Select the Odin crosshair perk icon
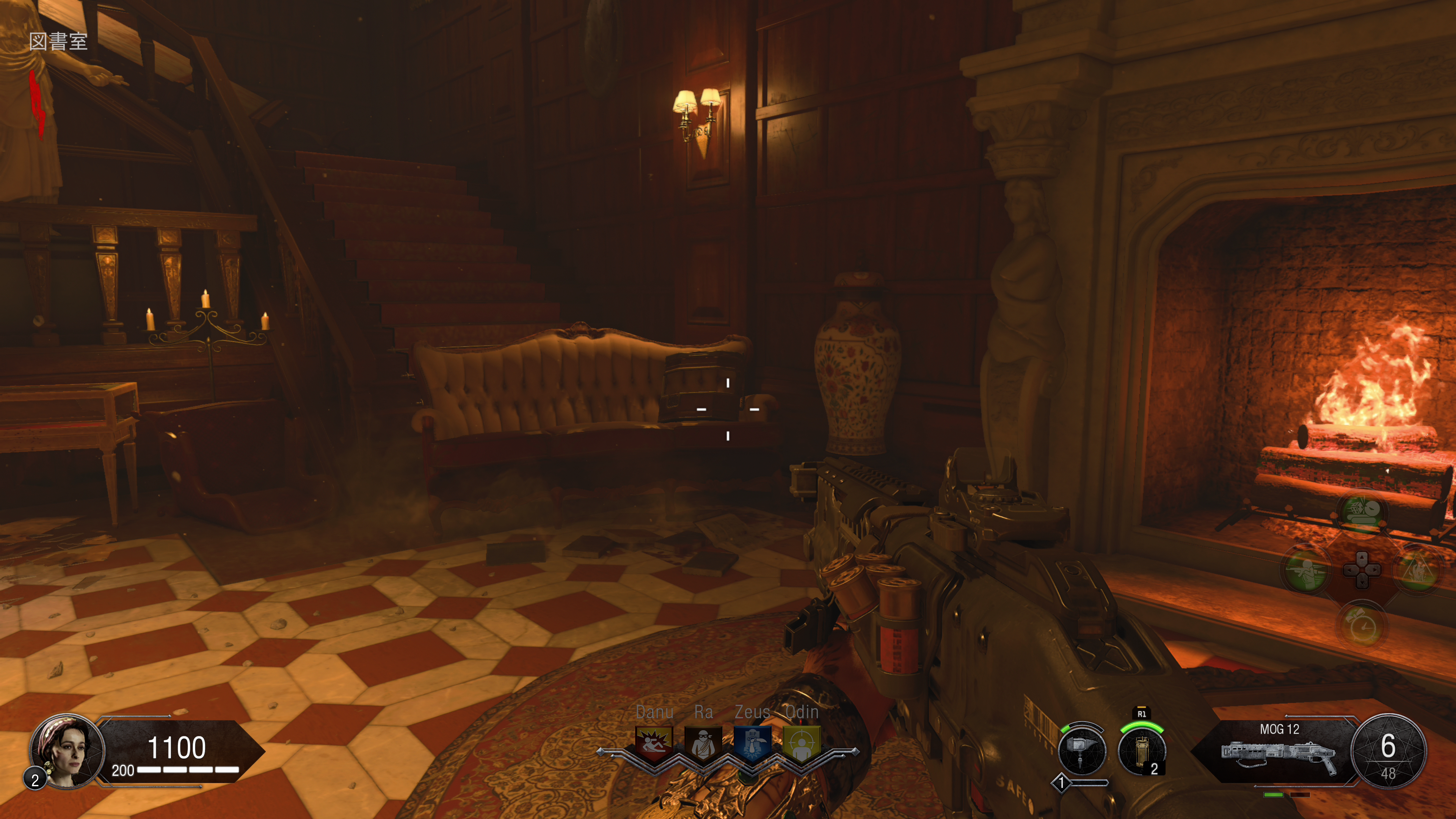 click(802, 743)
